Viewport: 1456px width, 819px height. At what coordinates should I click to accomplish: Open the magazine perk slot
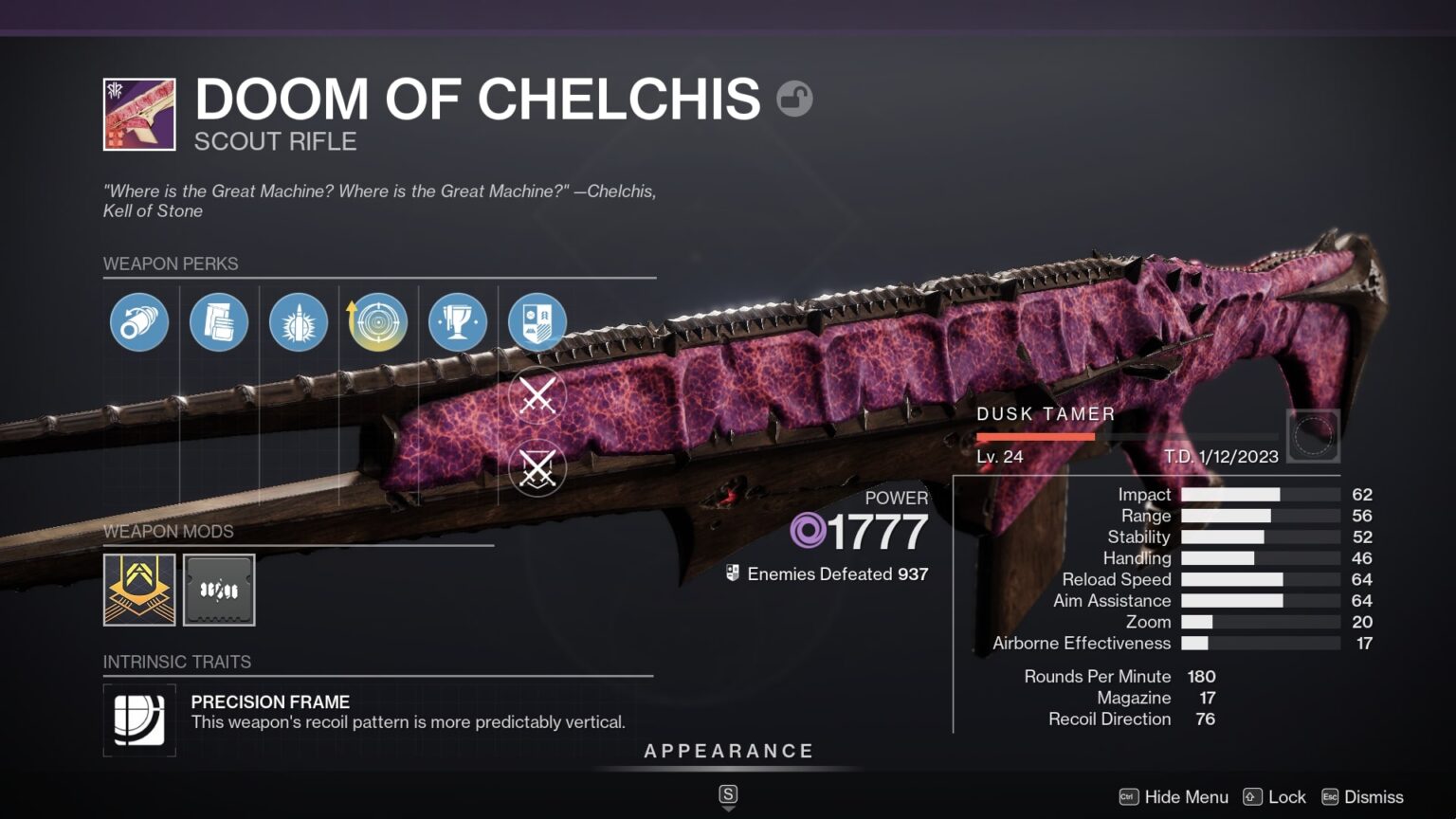[218, 321]
